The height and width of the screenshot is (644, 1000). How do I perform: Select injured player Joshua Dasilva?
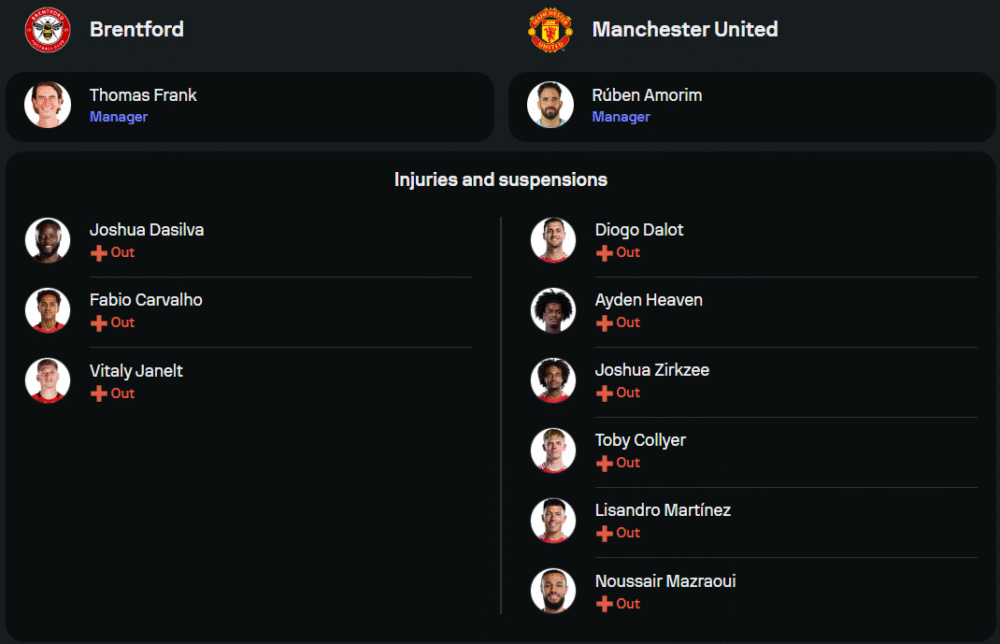click(146, 230)
